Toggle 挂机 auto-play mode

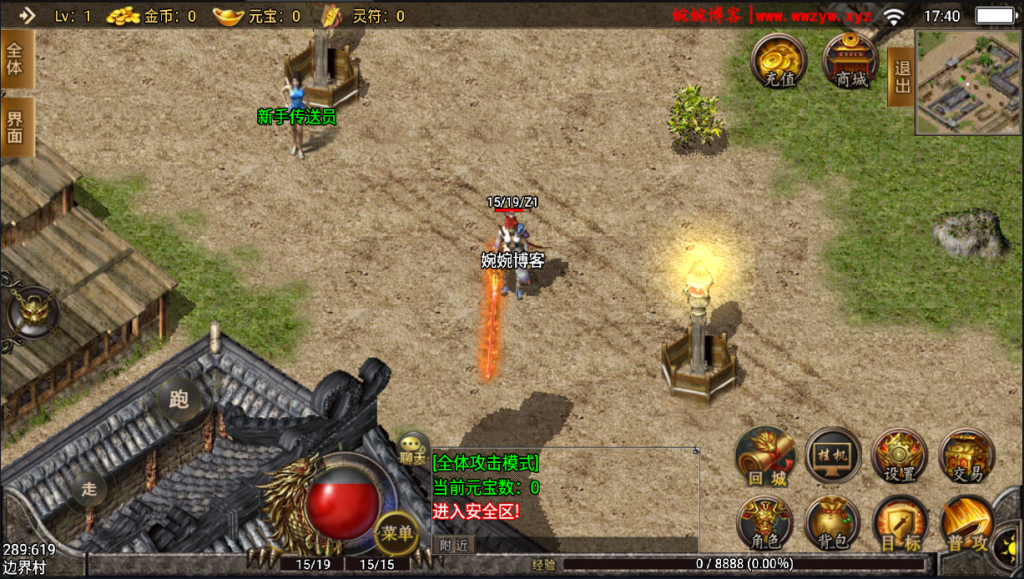tap(833, 456)
